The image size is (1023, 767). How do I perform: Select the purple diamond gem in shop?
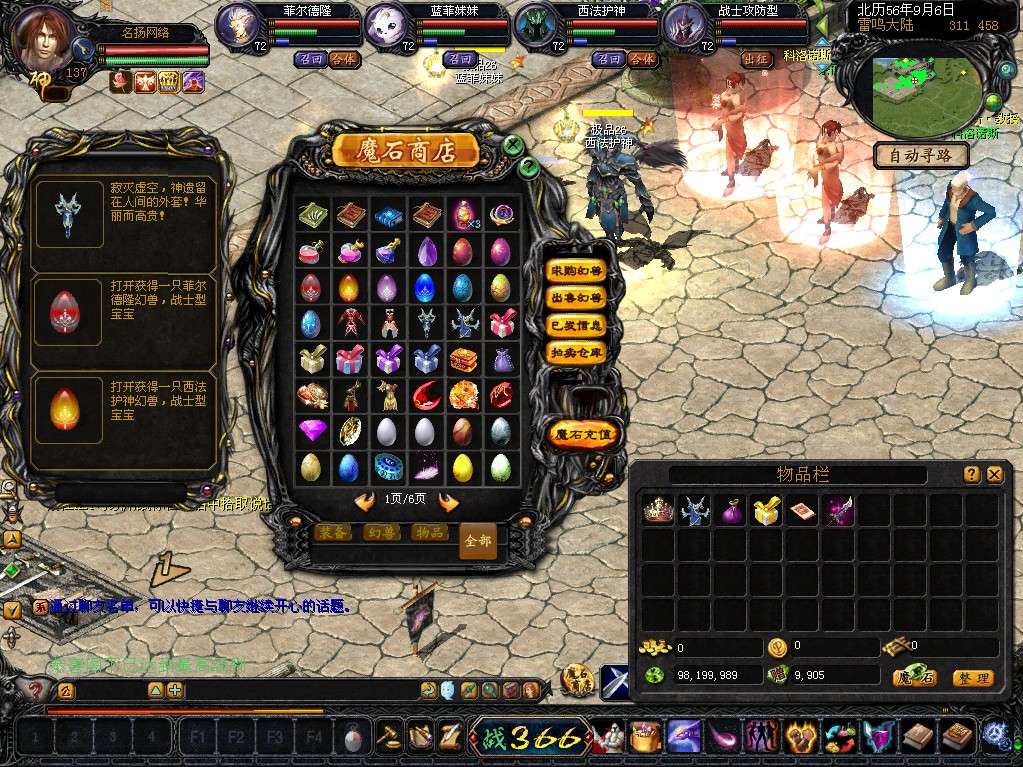[312, 431]
